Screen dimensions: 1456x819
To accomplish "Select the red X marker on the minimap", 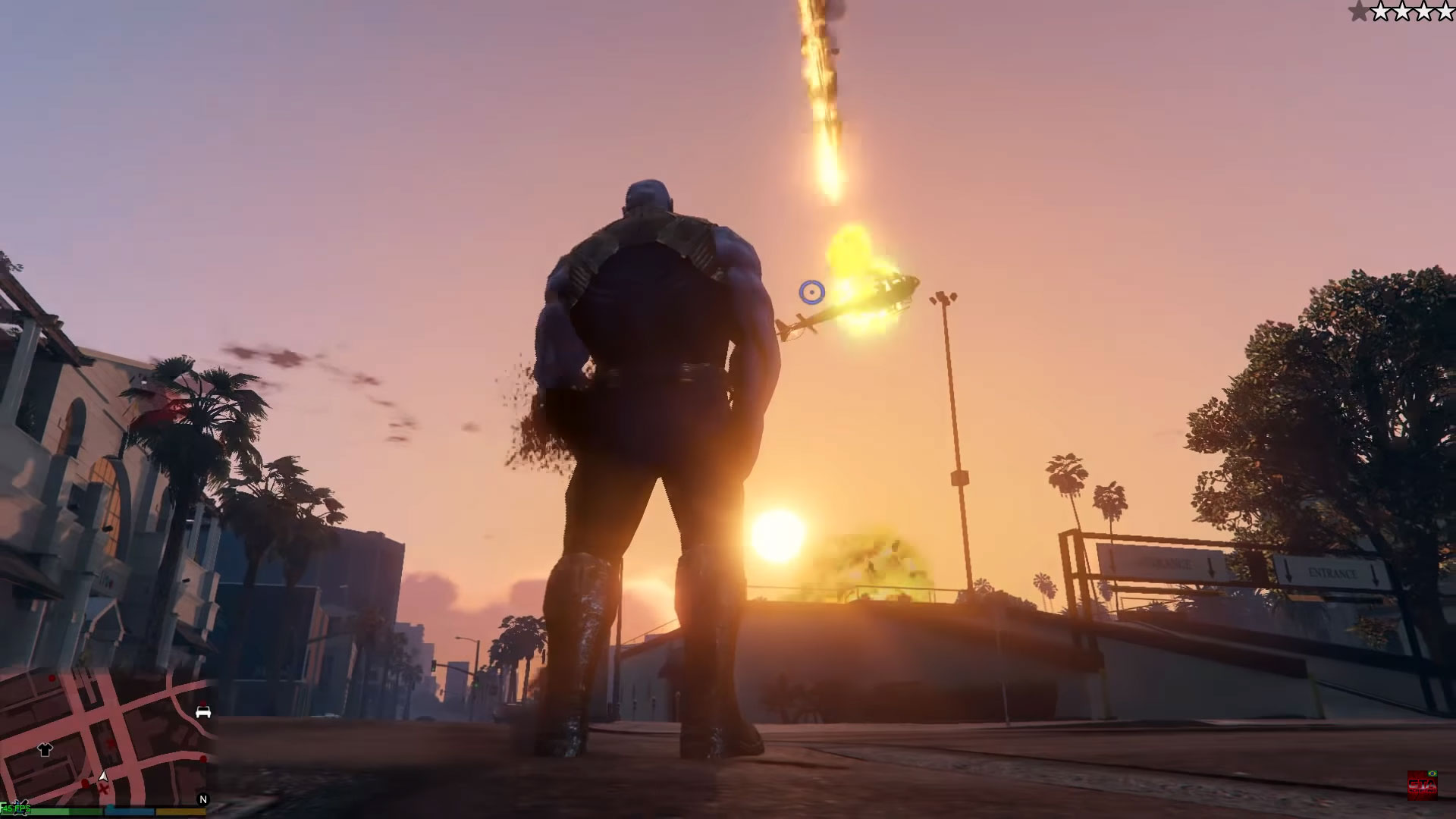I will tap(103, 787).
